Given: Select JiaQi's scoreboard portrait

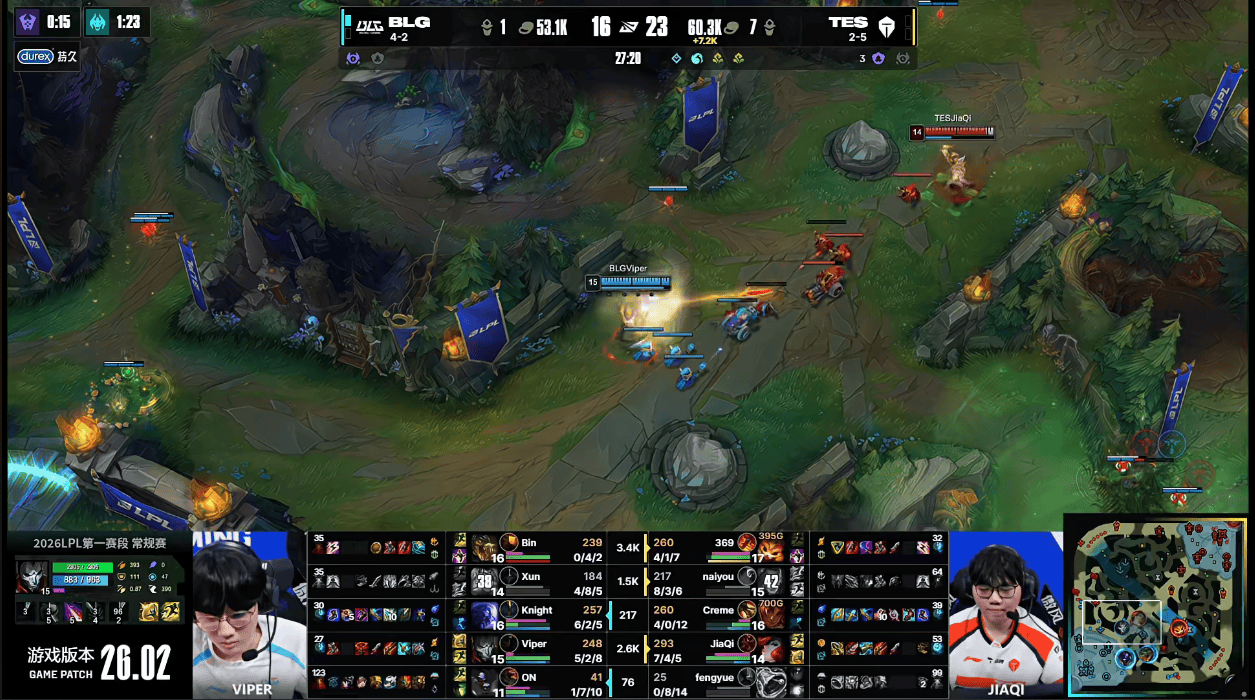Looking at the screenshot, I should (770, 647).
